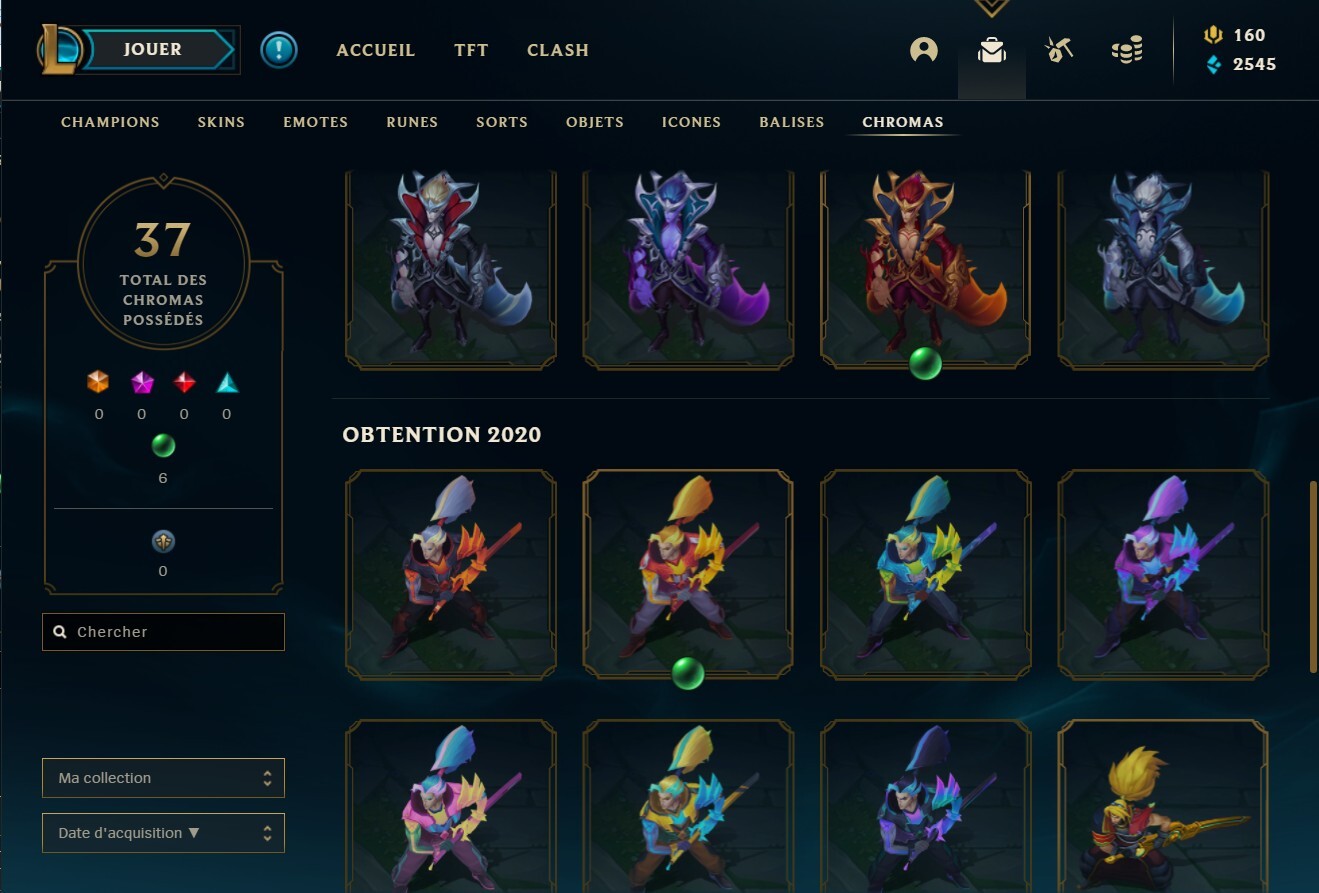Open the Date d'acquisition sort dropdown
The image size is (1319, 893).
pos(162,832)
